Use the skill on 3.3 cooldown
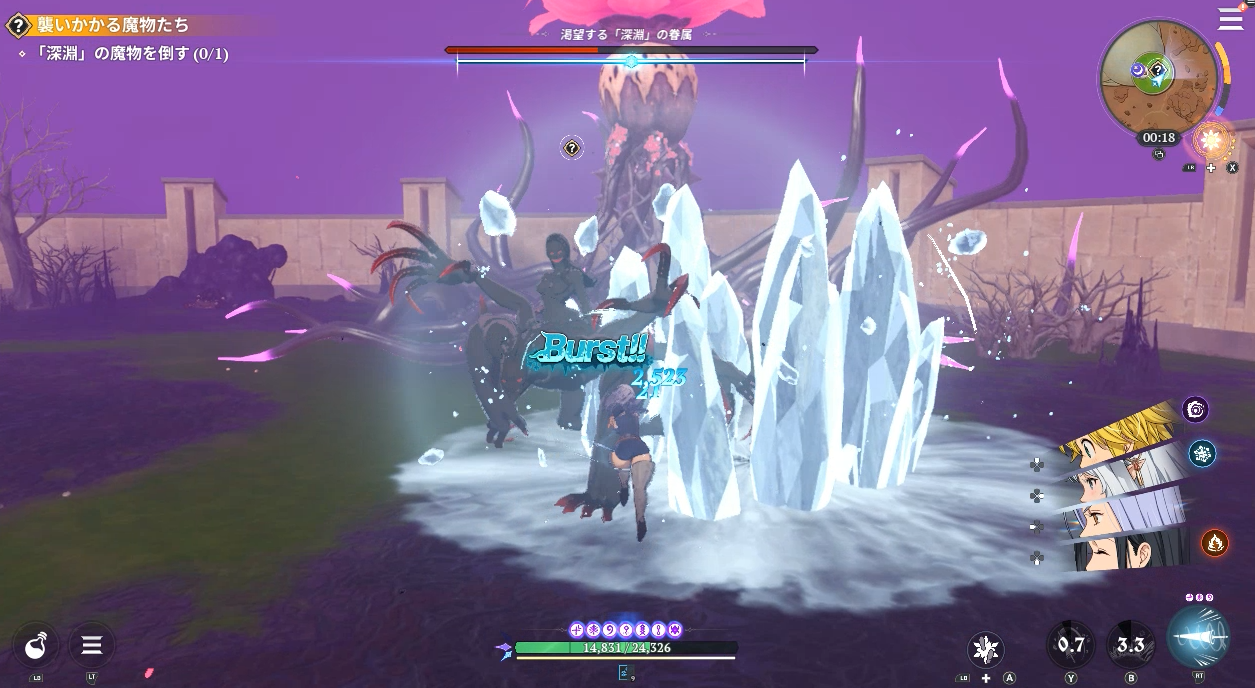Viewport: 1255px width, 688px height. pos(1130,645)
